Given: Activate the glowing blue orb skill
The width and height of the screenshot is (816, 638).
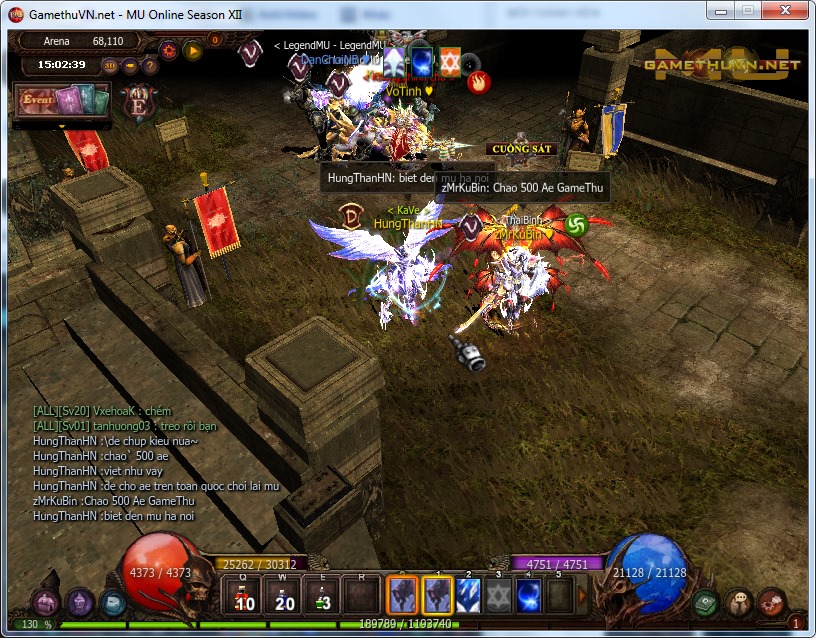Looking at the screenshot, I should pyautogui.click(x=529, y=596).
